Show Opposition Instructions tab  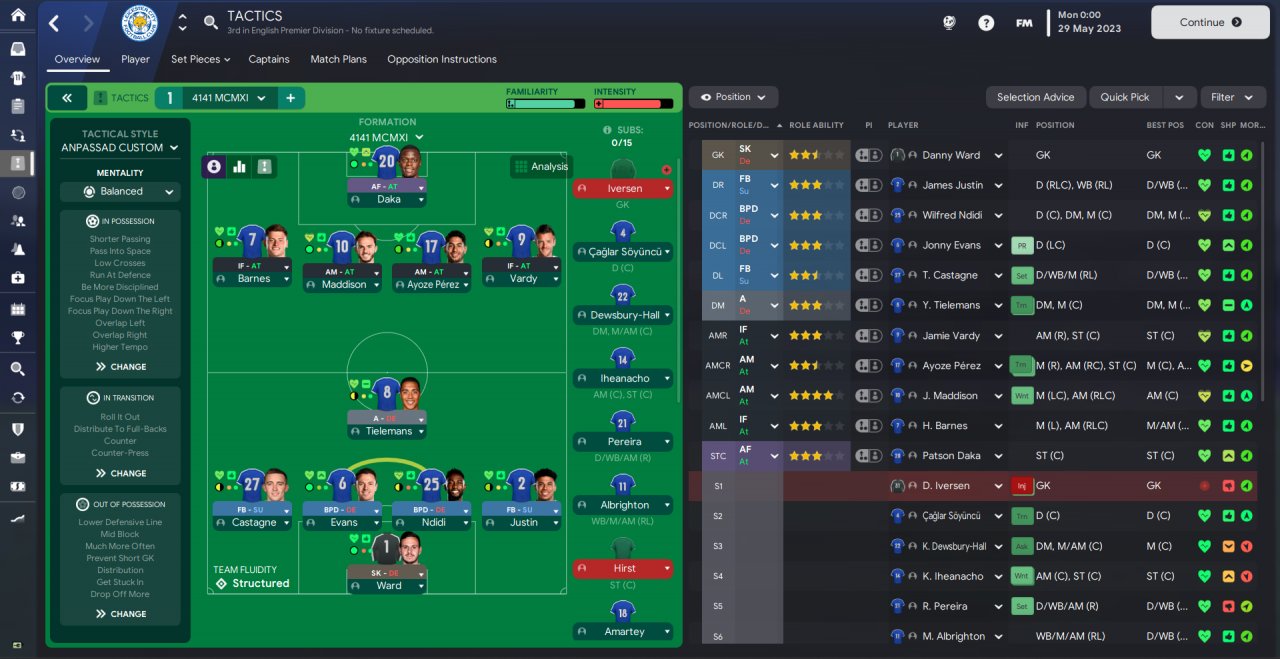pyautogui.click(x=441, y=59)
